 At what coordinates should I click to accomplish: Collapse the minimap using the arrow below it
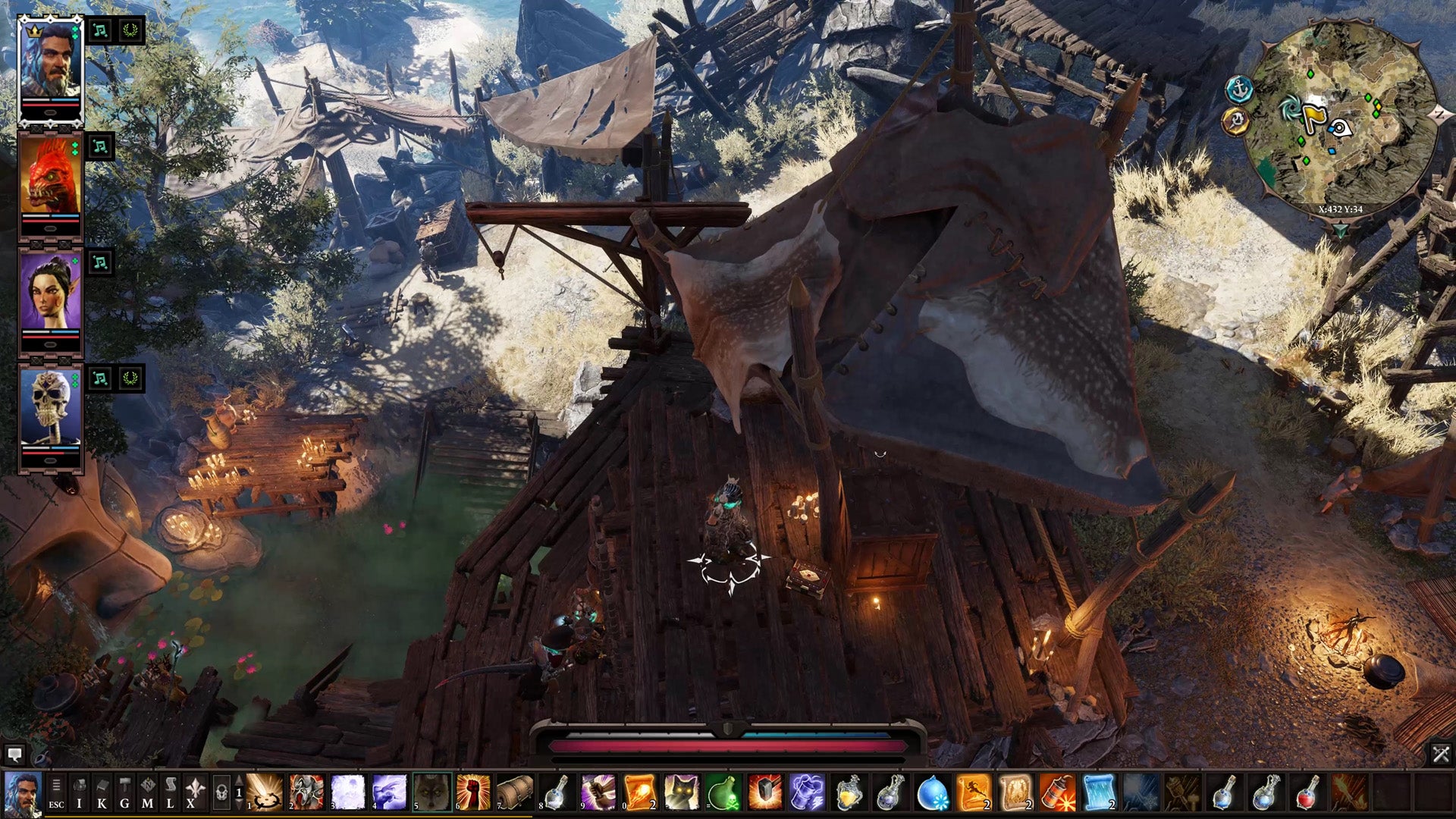tap(1341, 230)
